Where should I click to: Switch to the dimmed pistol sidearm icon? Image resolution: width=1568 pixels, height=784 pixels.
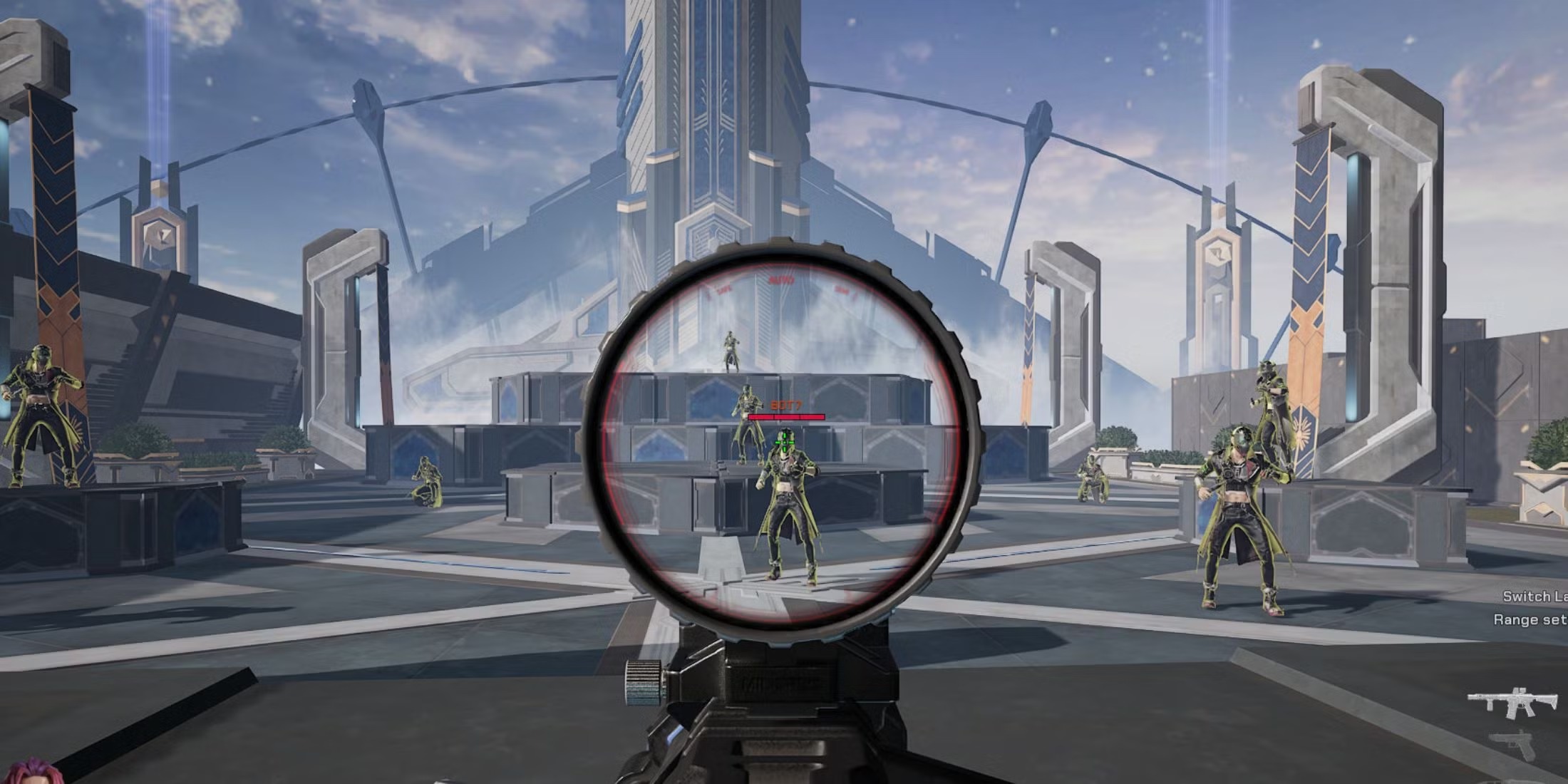click(1515, 746)
